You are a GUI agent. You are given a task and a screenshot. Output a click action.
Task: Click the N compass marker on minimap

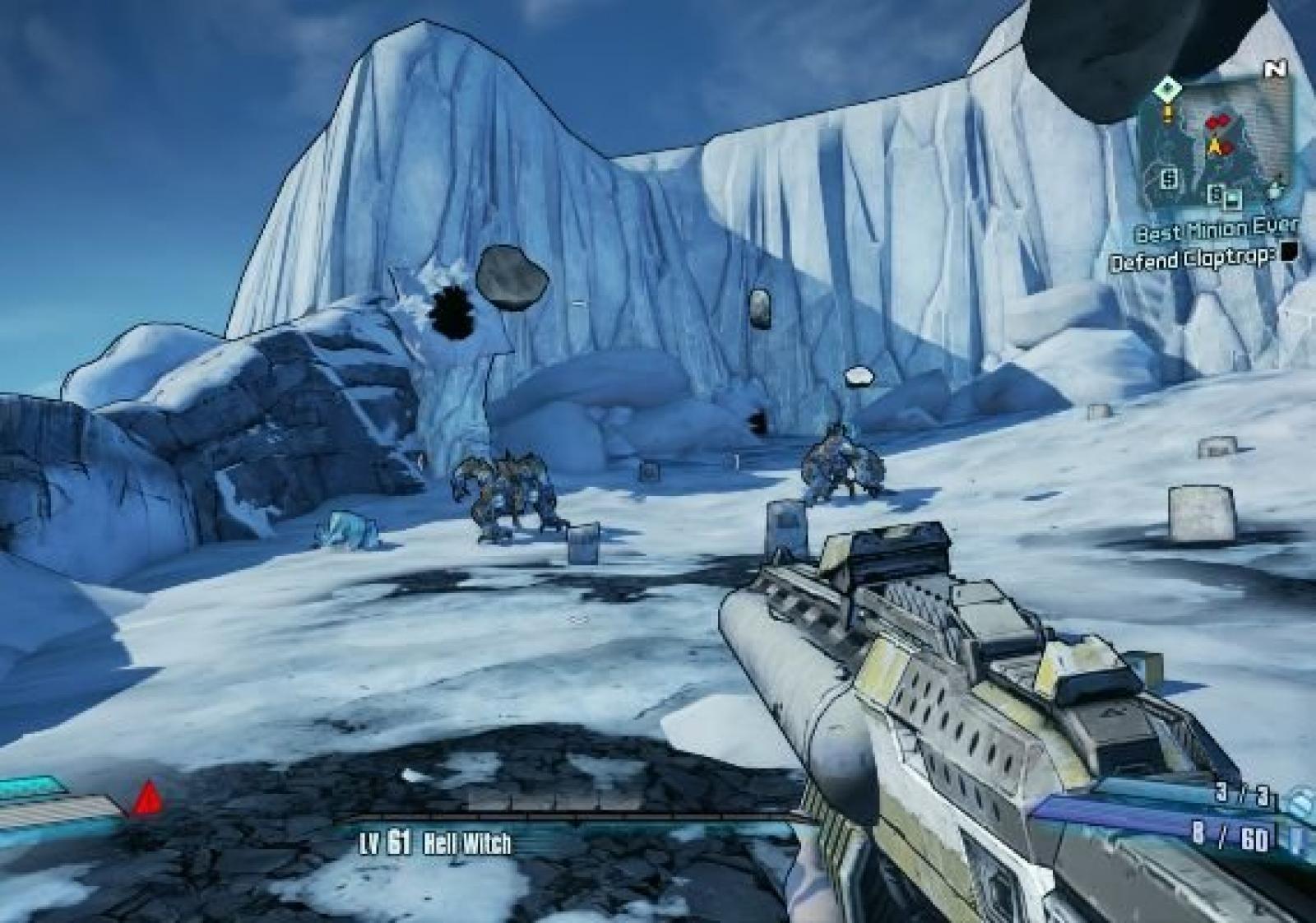(x=1276, y=70)
